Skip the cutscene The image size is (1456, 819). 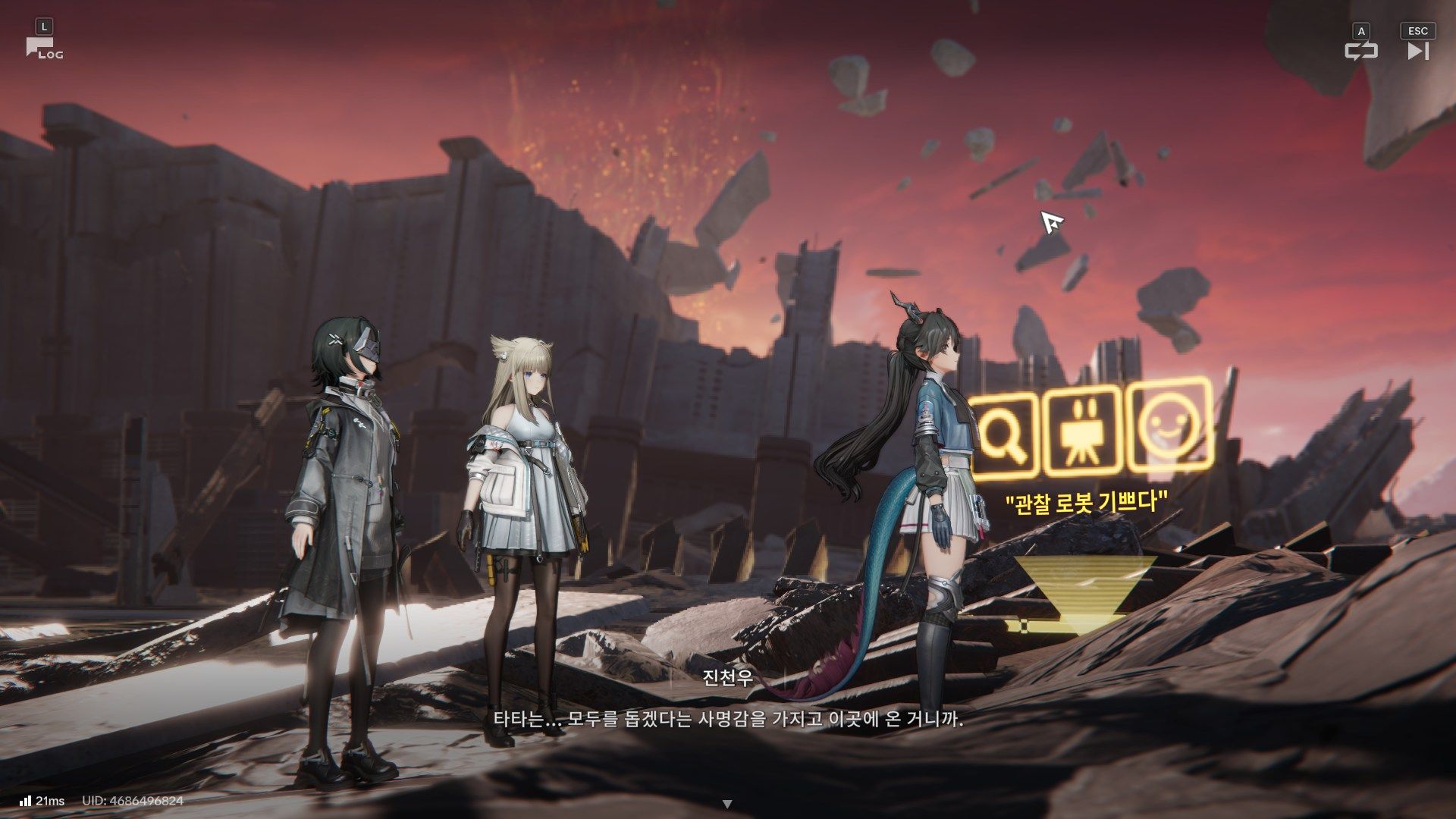1417,51
